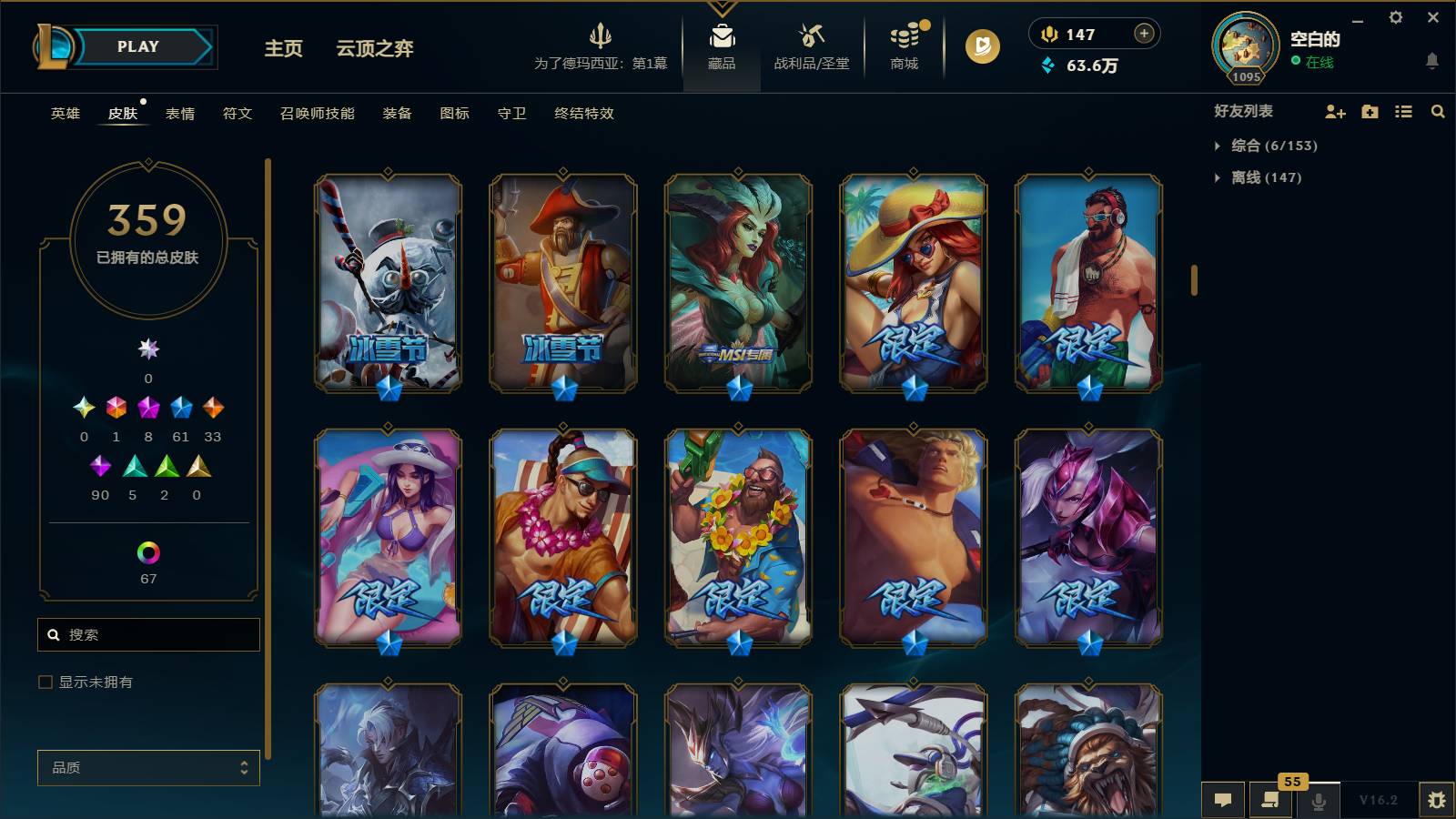This screenshot has width=1456, height=819.
Task: Open the 云顶之弈 menu item
Action: tap(373, 49)
